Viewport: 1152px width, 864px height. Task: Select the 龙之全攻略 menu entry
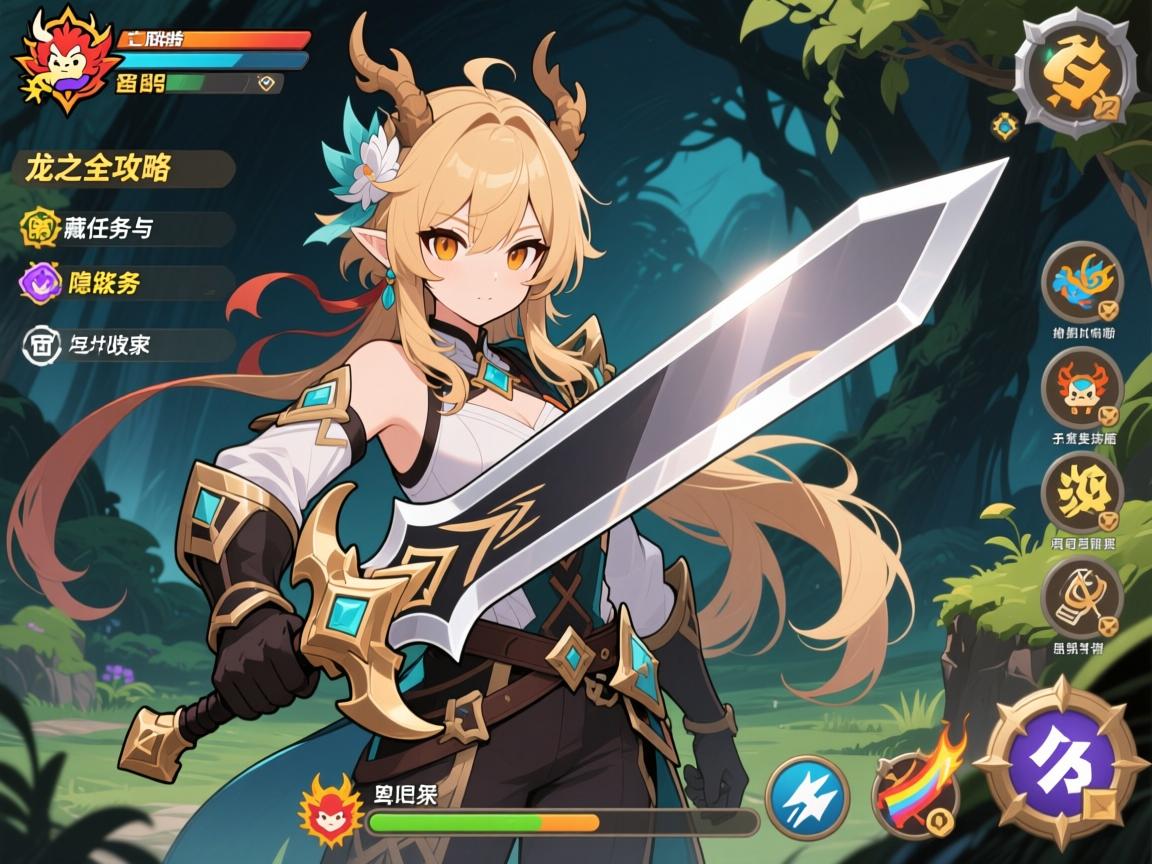(121, 168)
